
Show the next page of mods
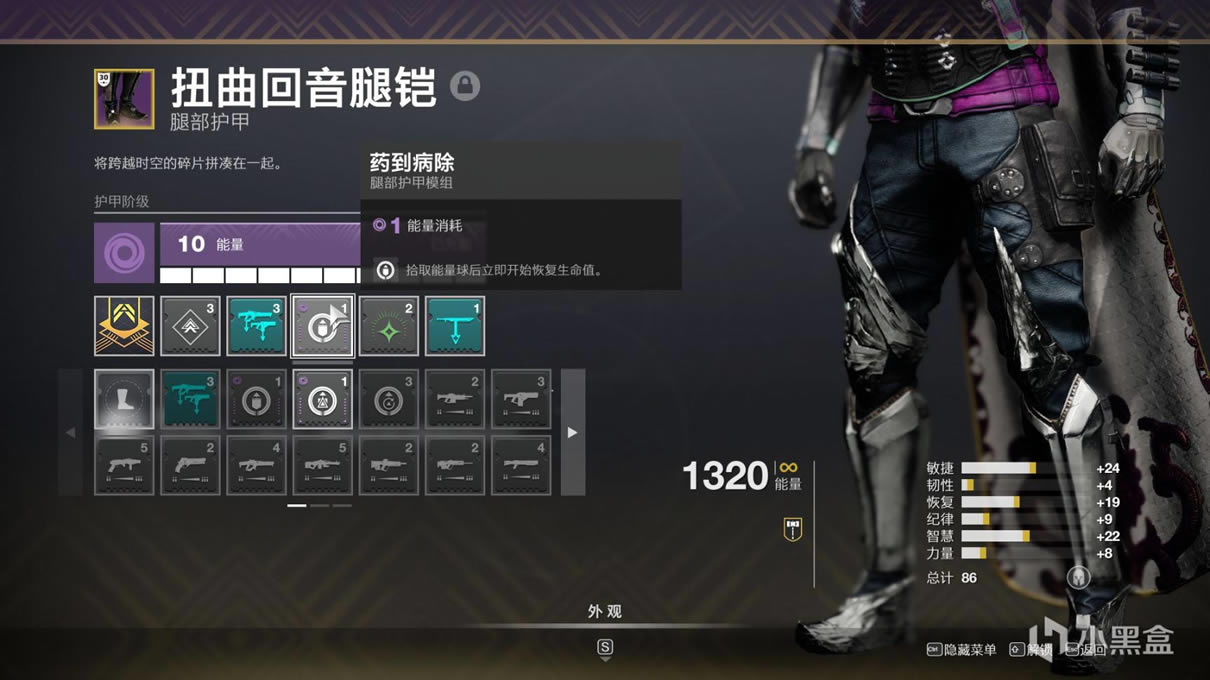pyautogui.click(x=572, y=432)
